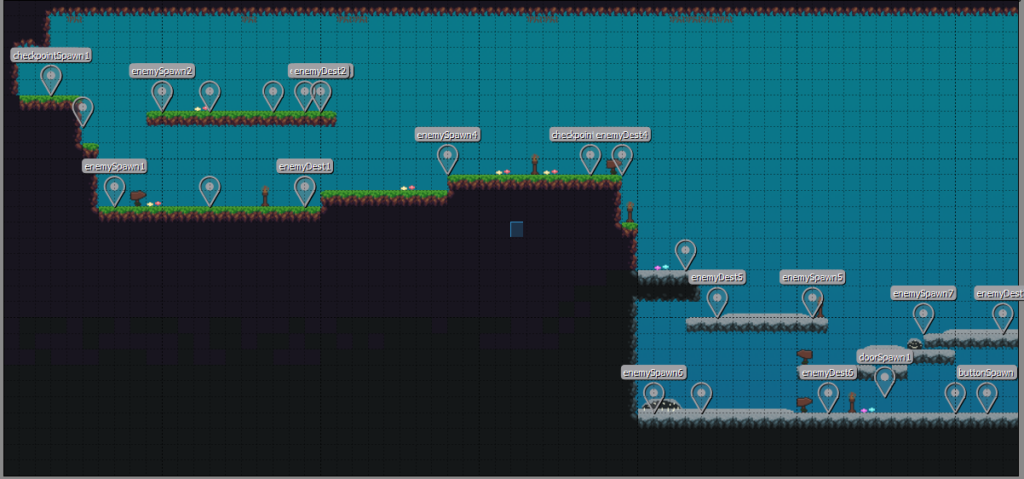The image size is (1024, 479).
Task: Select the enemySpawn5 marker
Action: pos(812,299)
